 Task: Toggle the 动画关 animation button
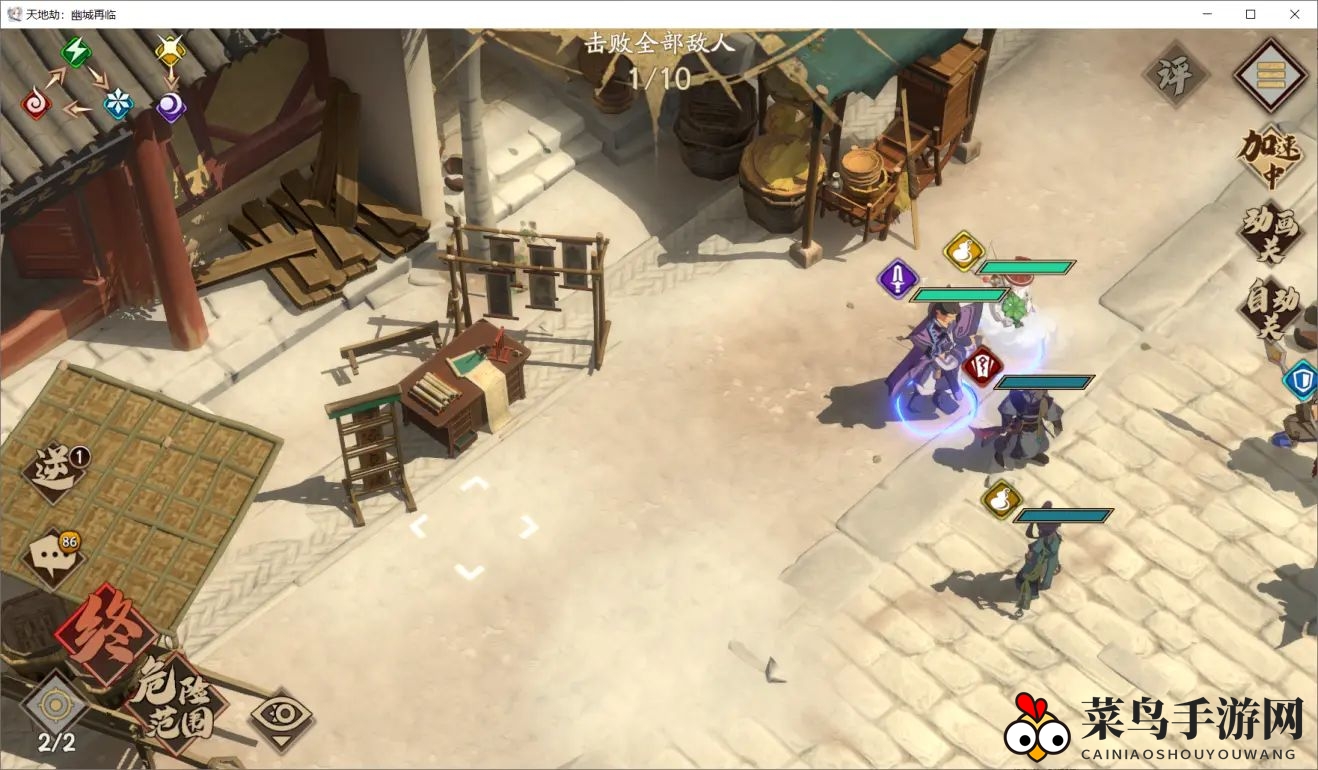click(1270, 231)
